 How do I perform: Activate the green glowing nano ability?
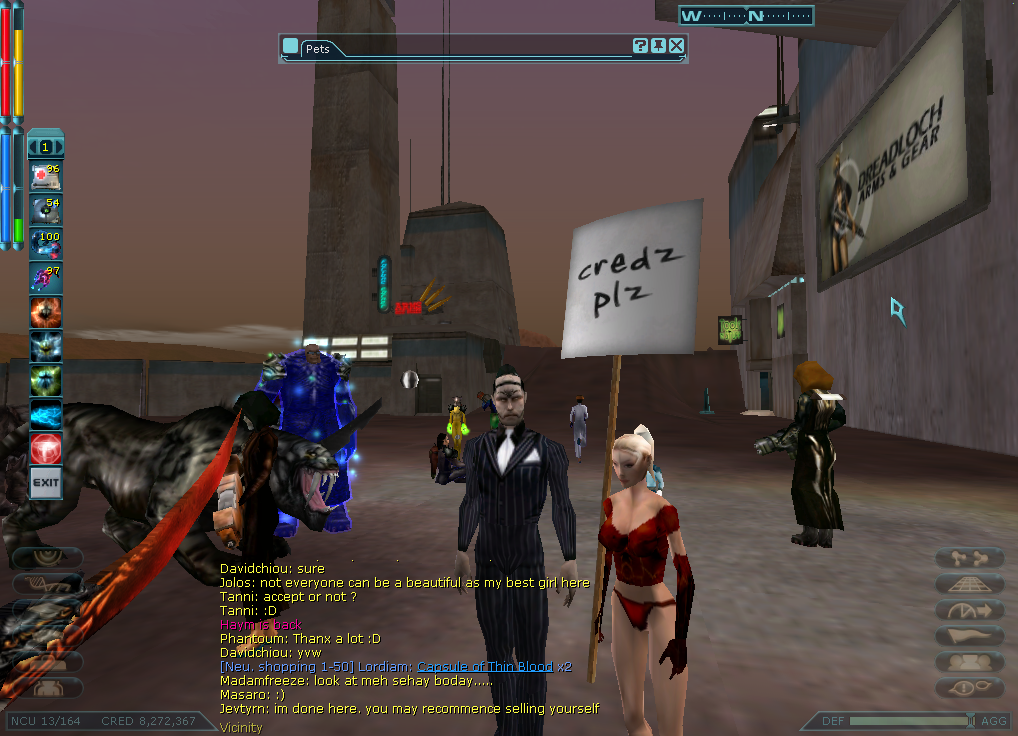click(46, 380)
